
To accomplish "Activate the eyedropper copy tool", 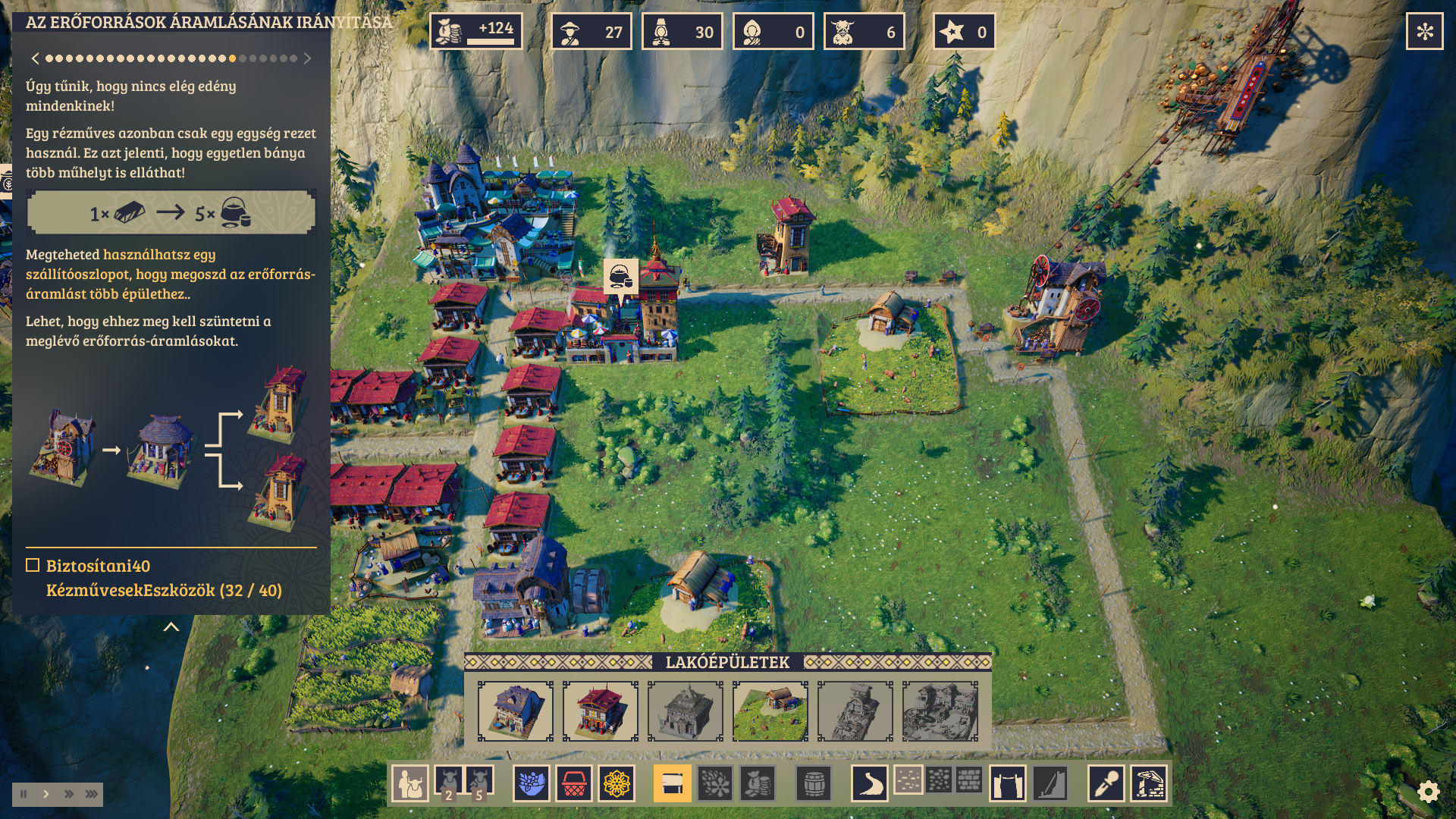I will 1106,783.
